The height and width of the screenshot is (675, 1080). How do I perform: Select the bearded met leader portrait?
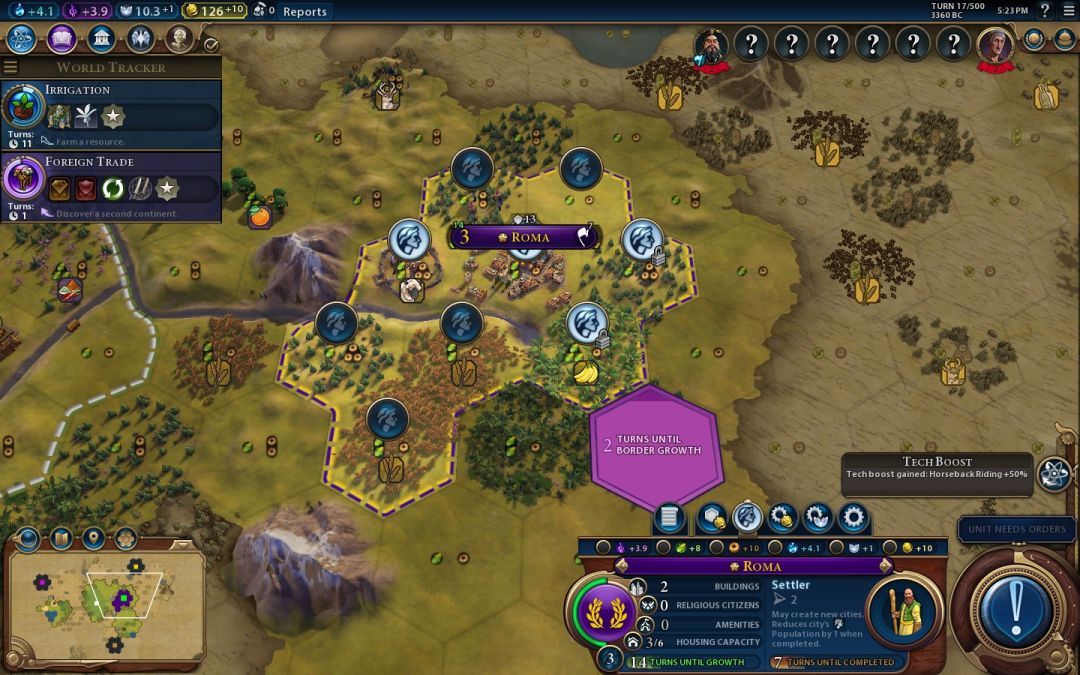pos(713,45)
